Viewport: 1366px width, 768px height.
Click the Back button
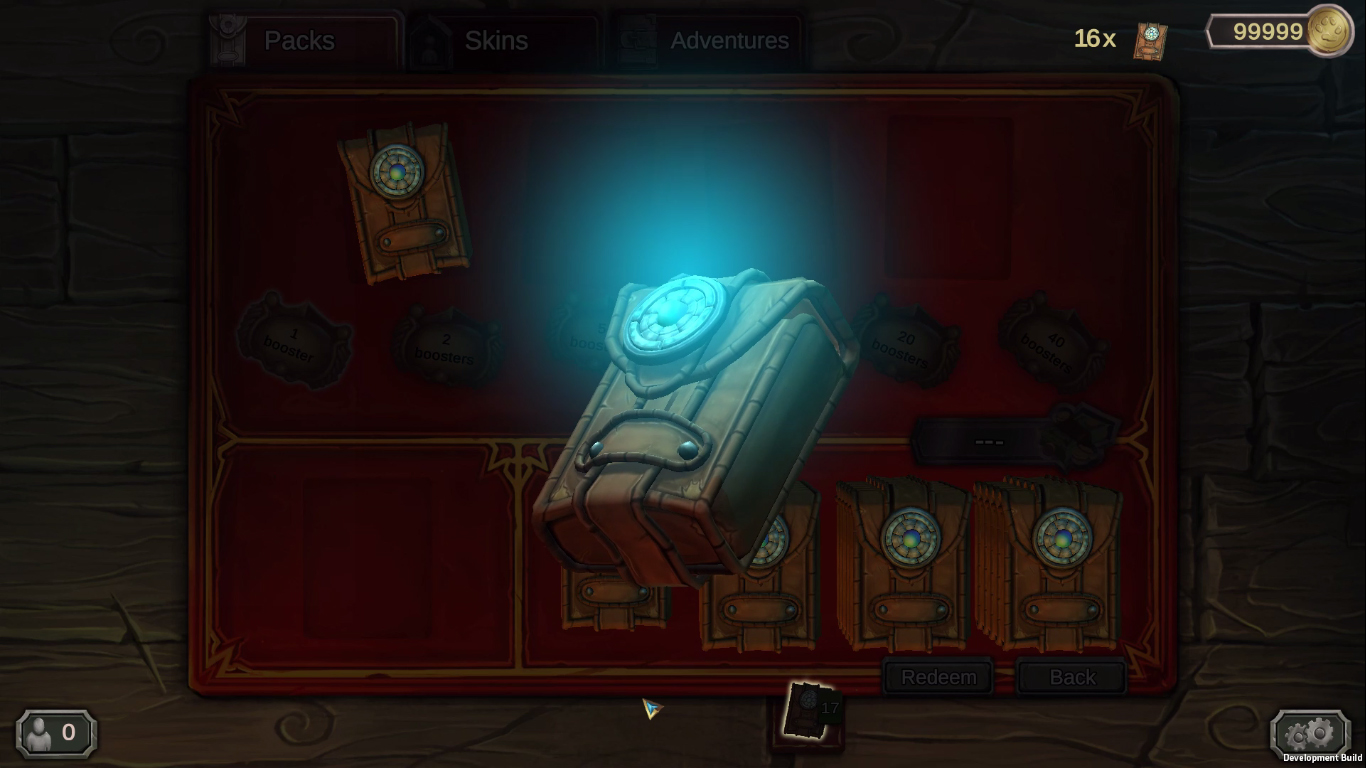pyautogui.click(x=1071, y=677)
